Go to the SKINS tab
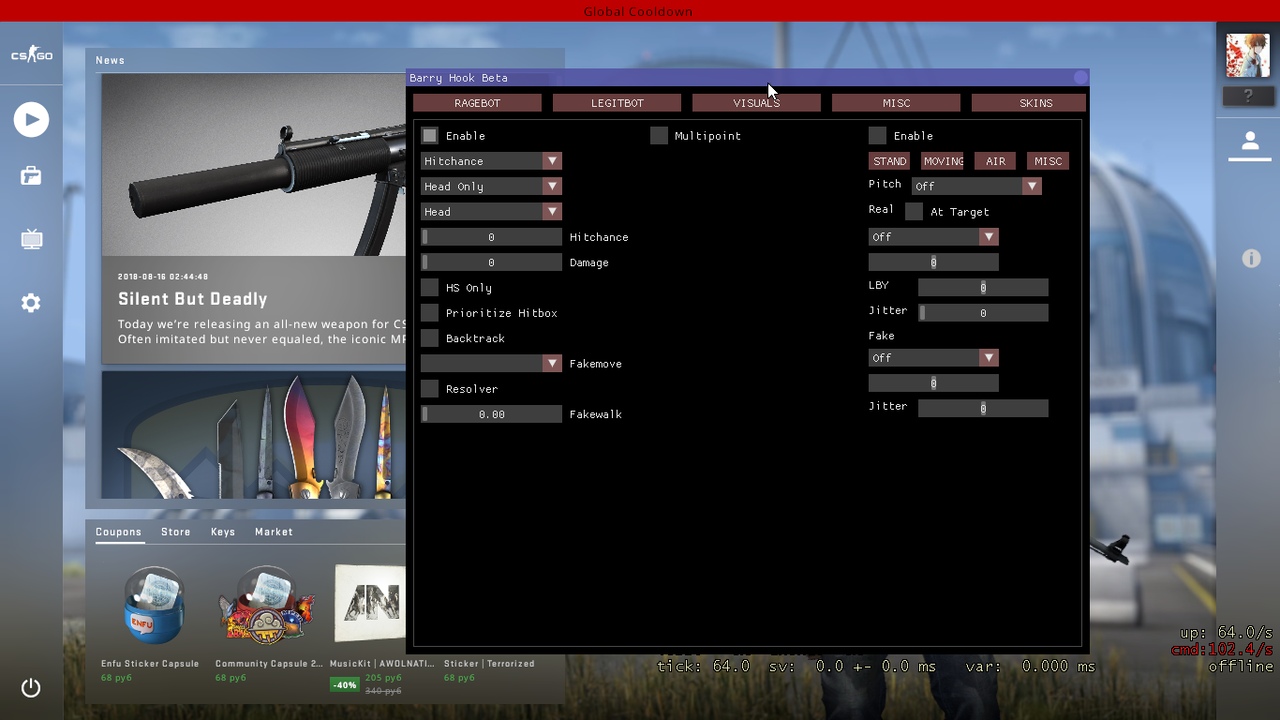 click(1035, 103)
